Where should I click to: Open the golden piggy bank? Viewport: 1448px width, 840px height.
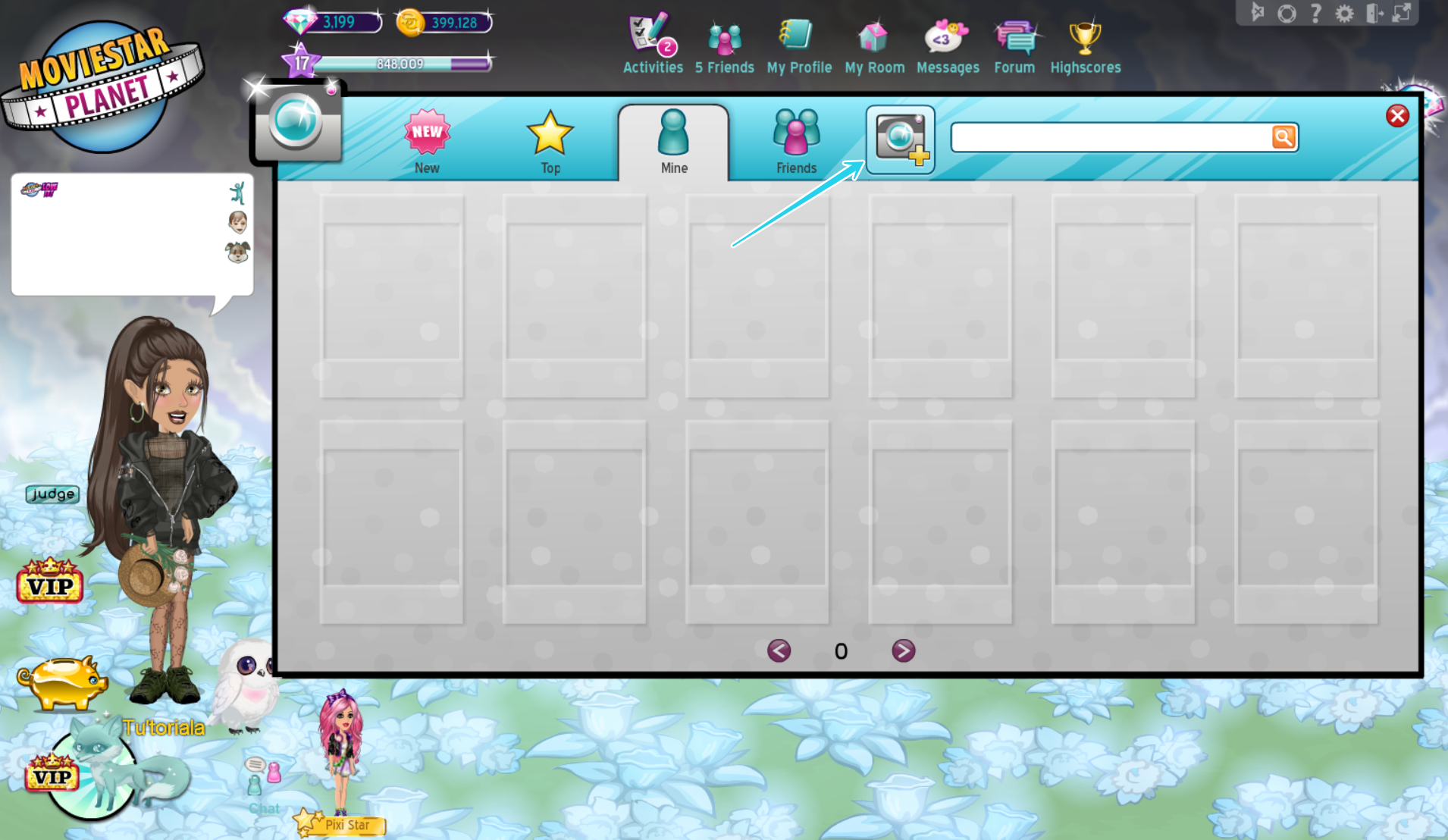coord(64,682)
